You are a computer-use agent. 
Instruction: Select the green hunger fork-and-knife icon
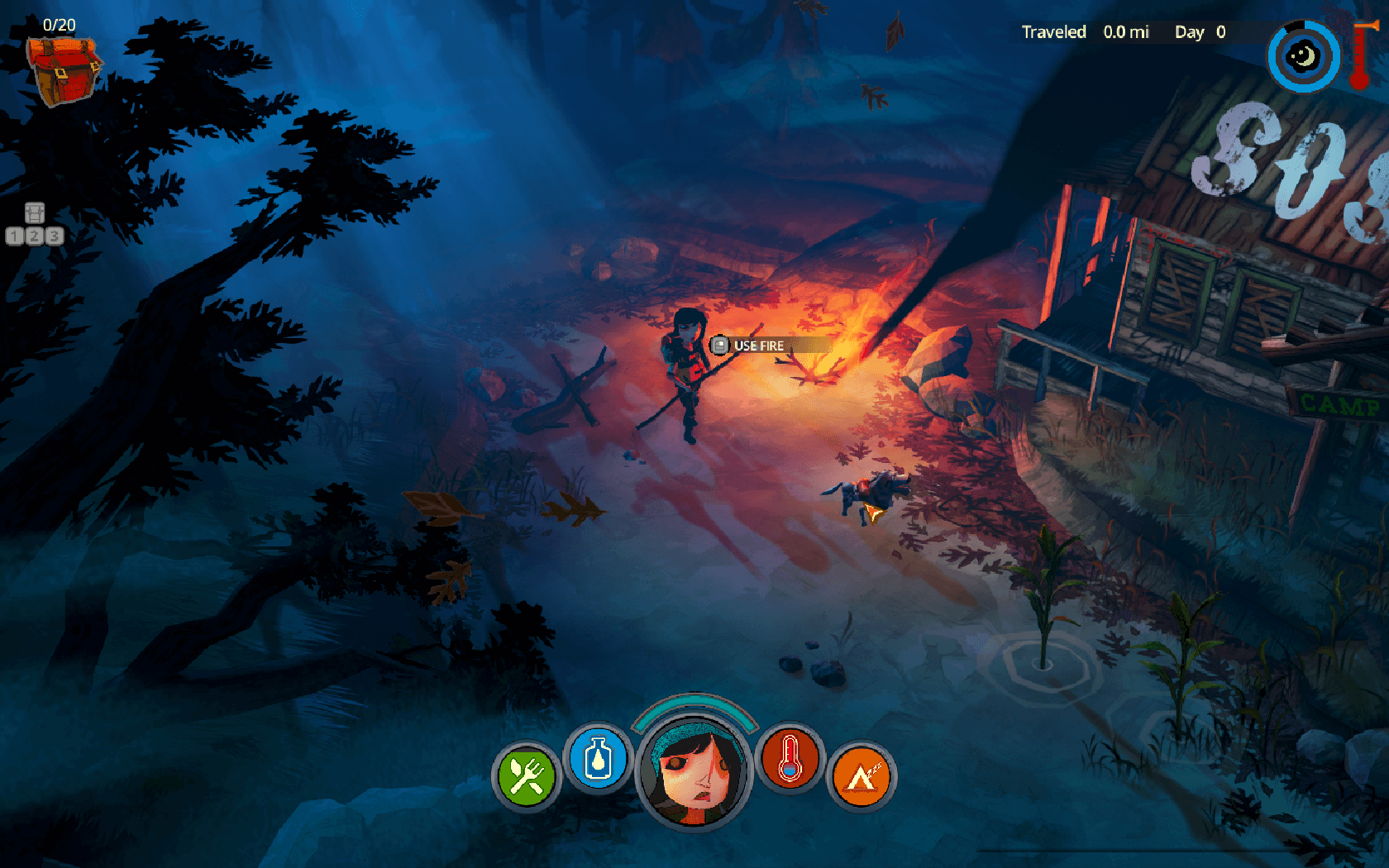click(526, 776)
